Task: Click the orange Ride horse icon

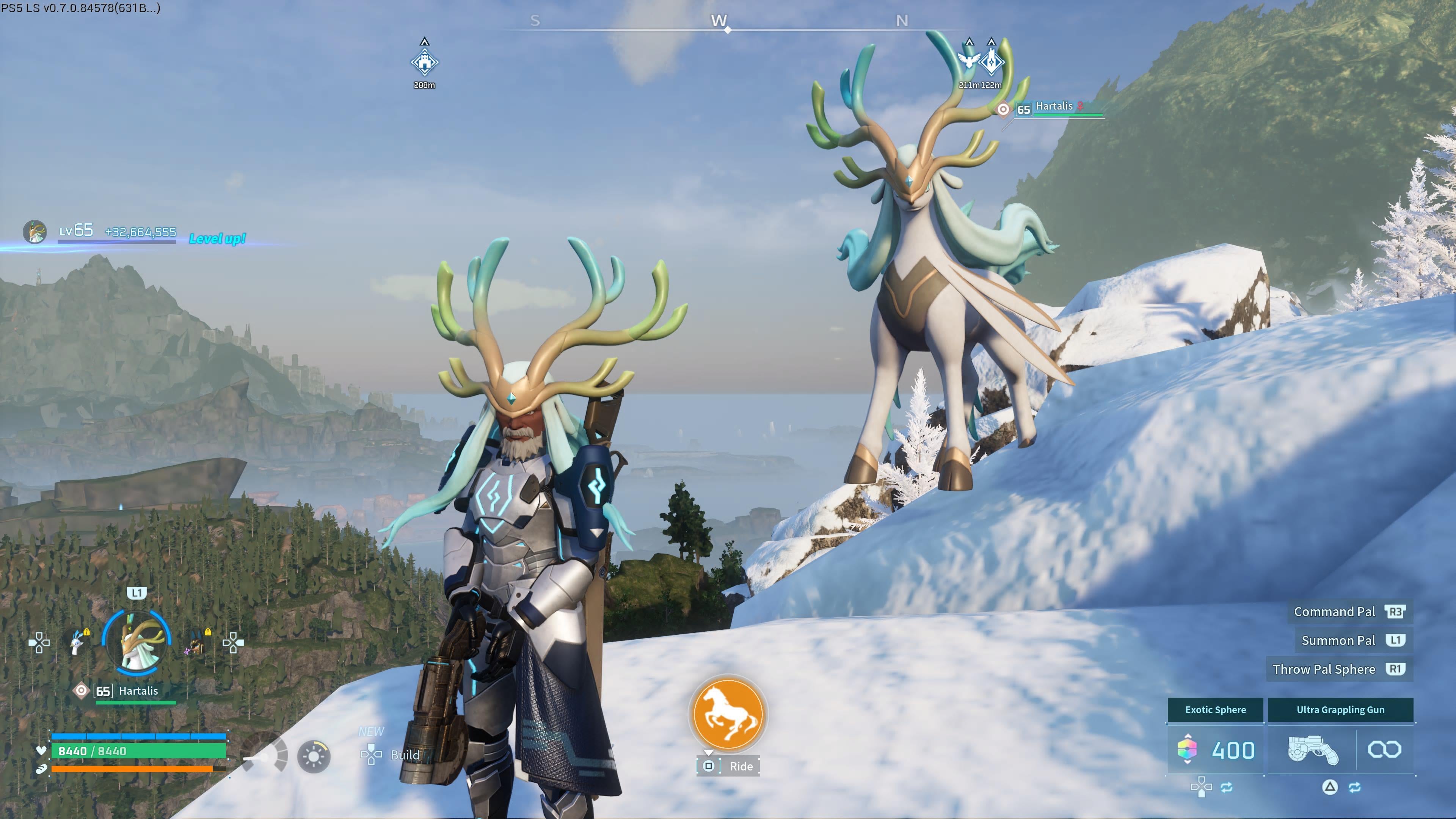Action: (728, 714)
